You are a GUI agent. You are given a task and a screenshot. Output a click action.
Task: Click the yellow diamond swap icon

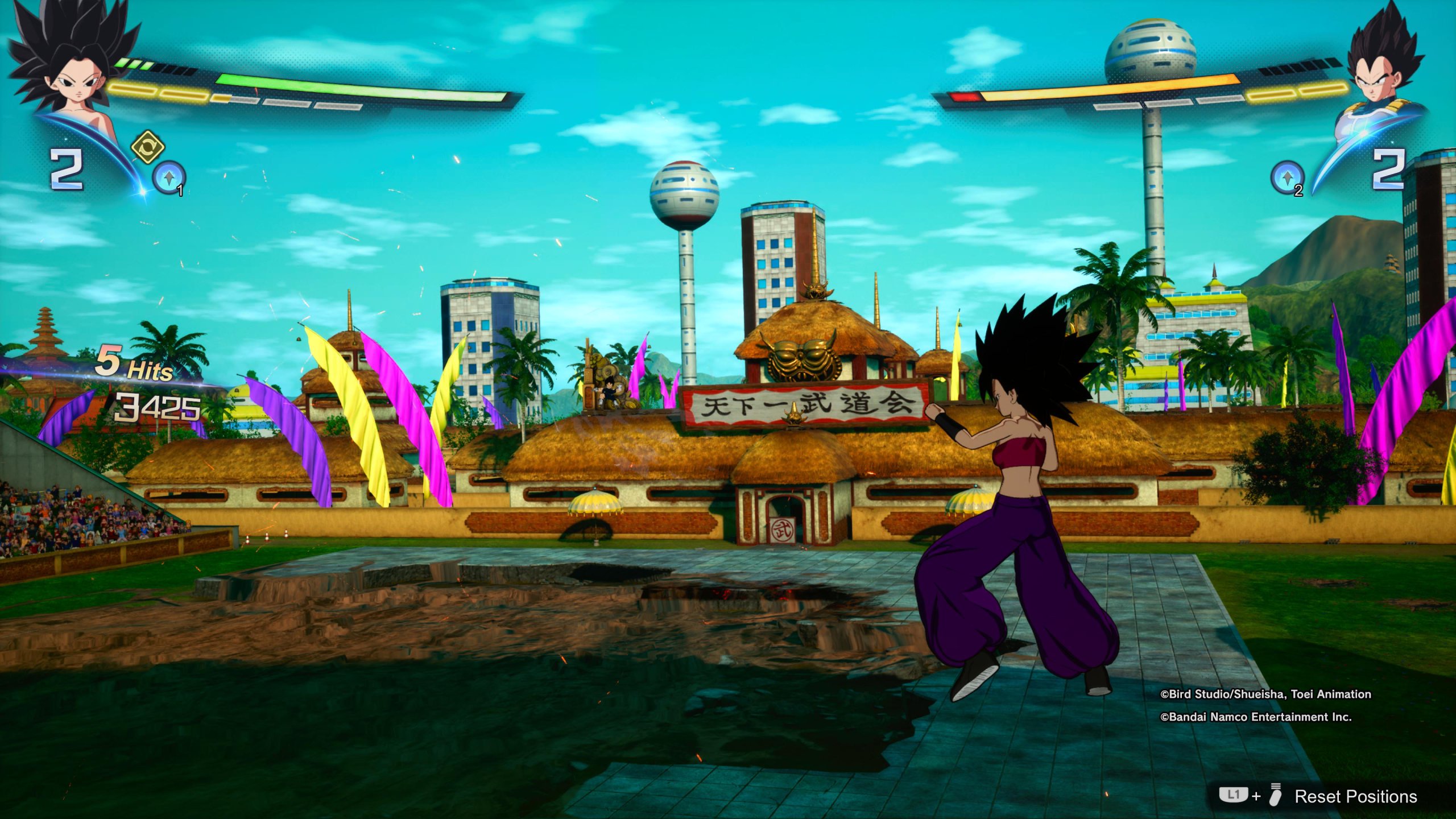[x=148, y=147]
